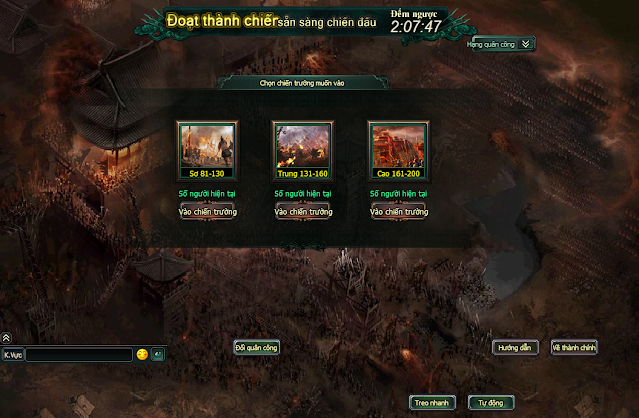Viewport: 639px width, 418px height.
Task: Toggle the Tự động auto mode
Action: point(492,402)
